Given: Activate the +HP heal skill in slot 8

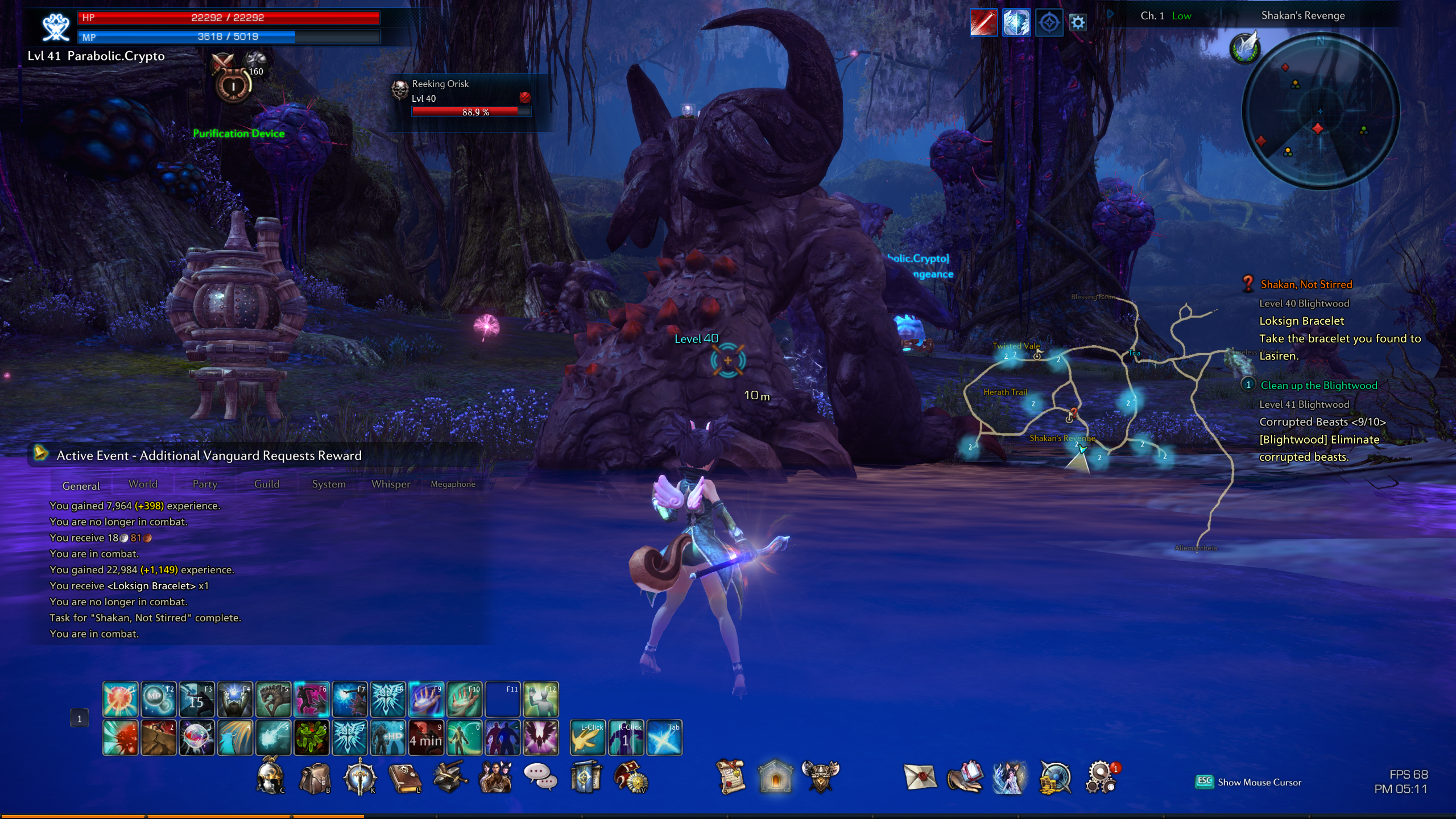Looking at the screenshot, I should coord(388,738).
